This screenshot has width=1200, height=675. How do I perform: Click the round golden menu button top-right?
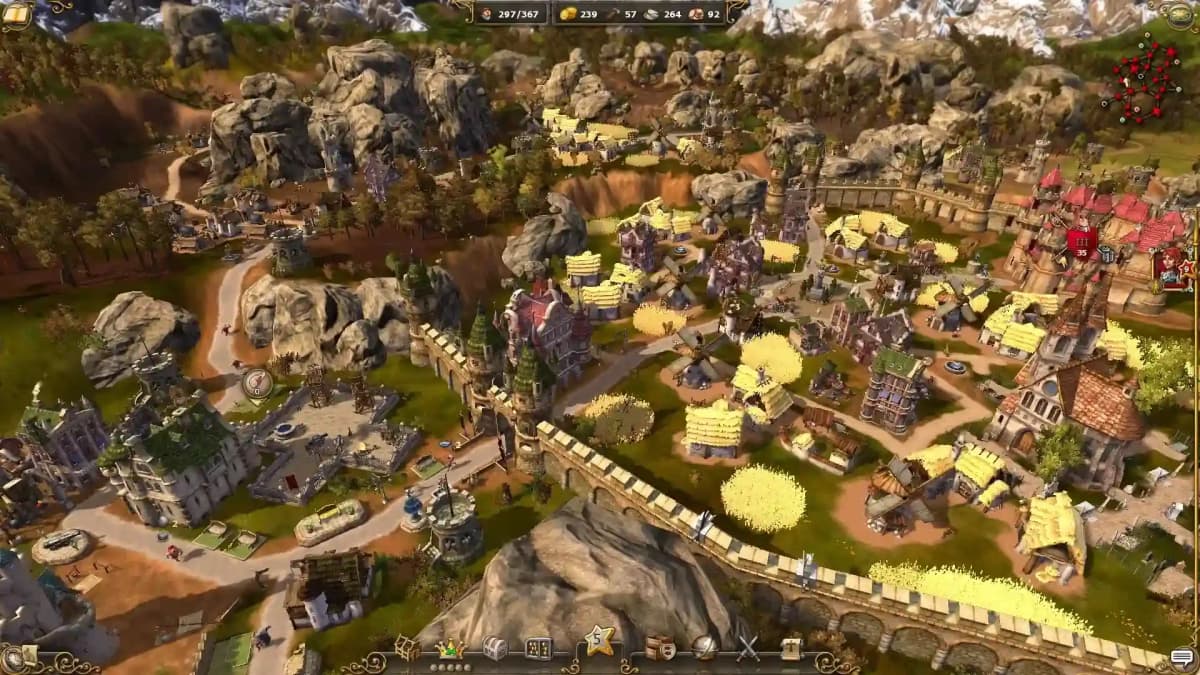[x=1184, y=14]
